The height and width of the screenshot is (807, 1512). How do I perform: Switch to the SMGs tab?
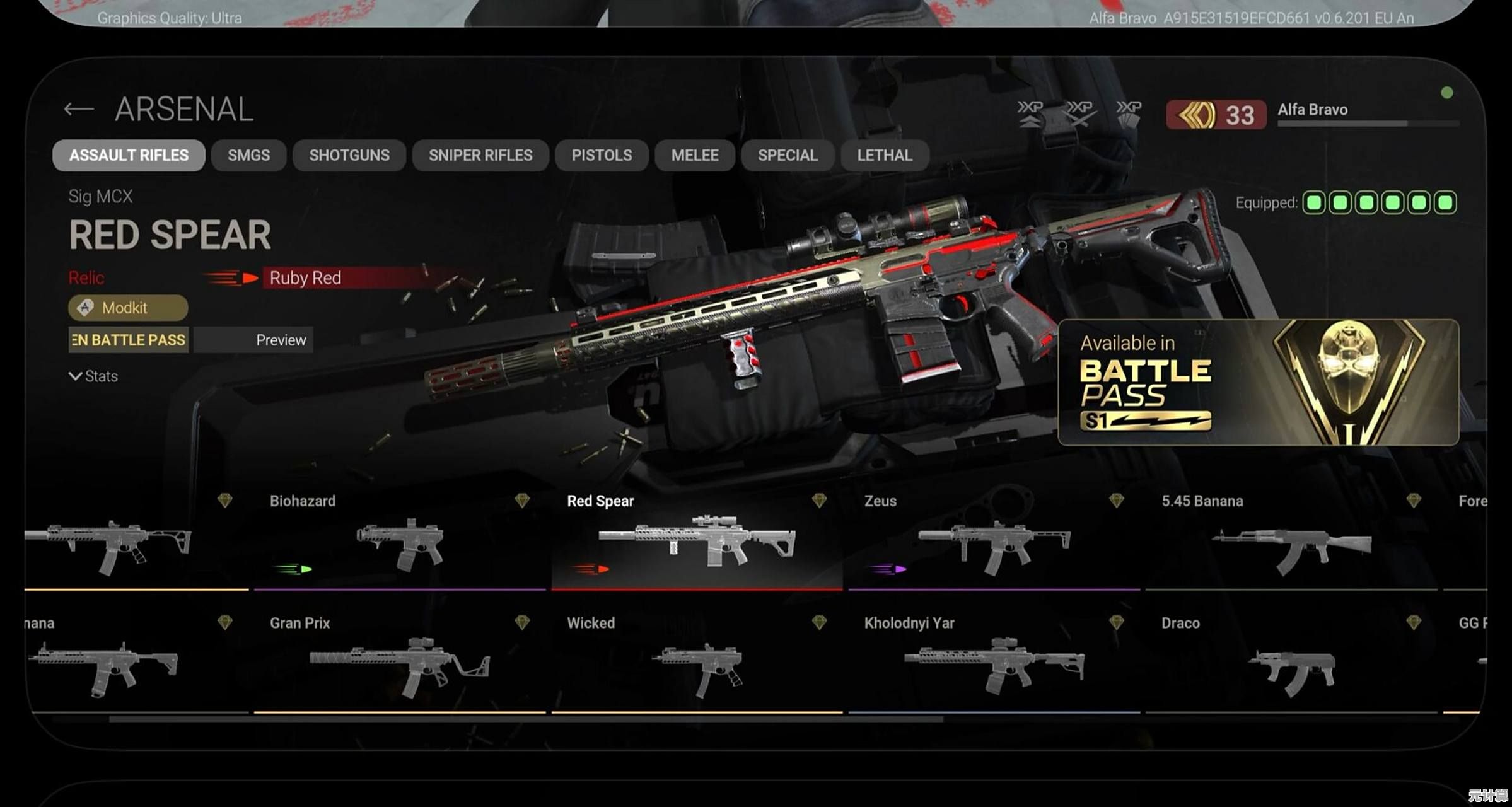(248, 156)
